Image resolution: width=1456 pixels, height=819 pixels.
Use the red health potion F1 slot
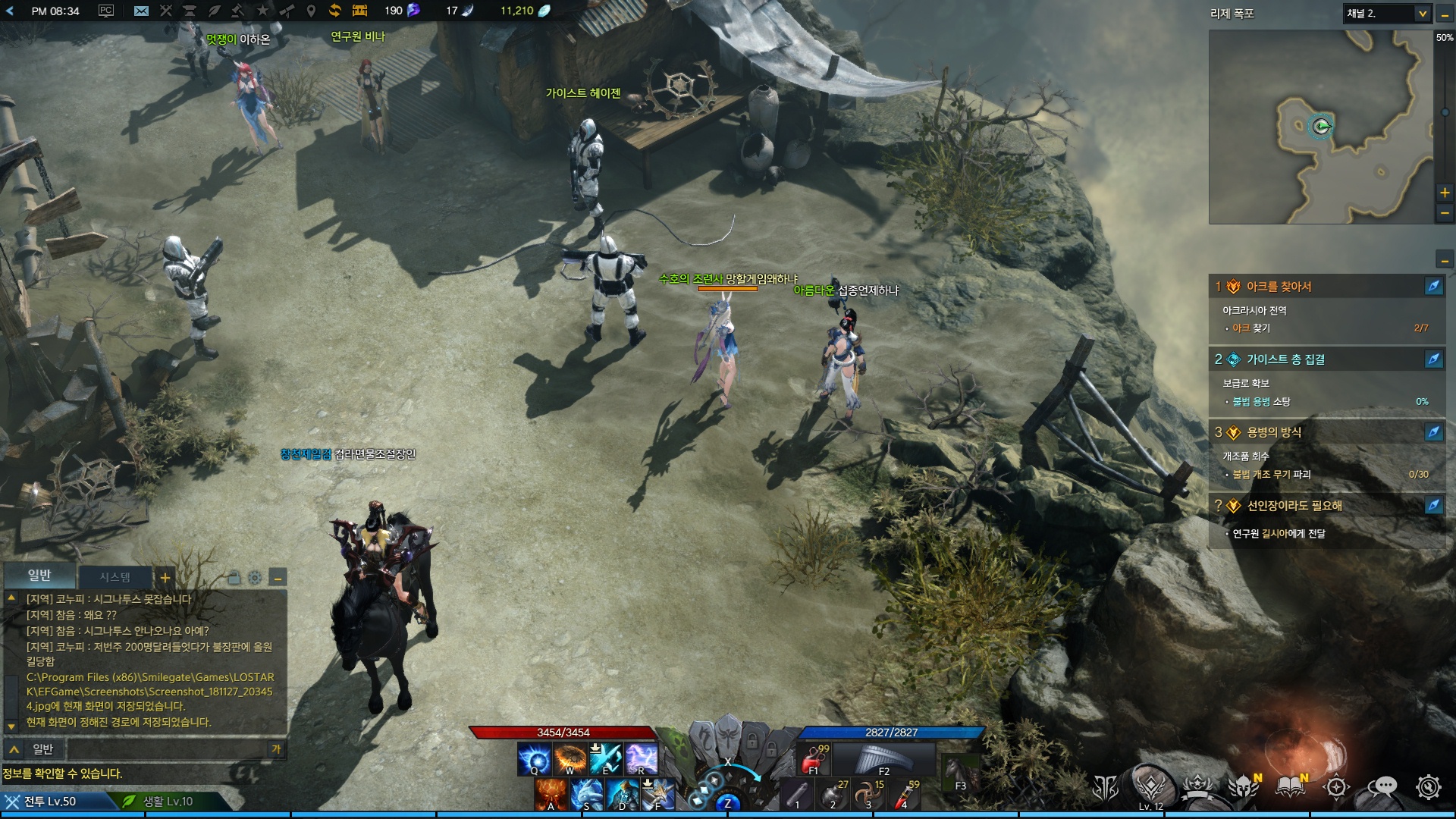pos(814,759)
